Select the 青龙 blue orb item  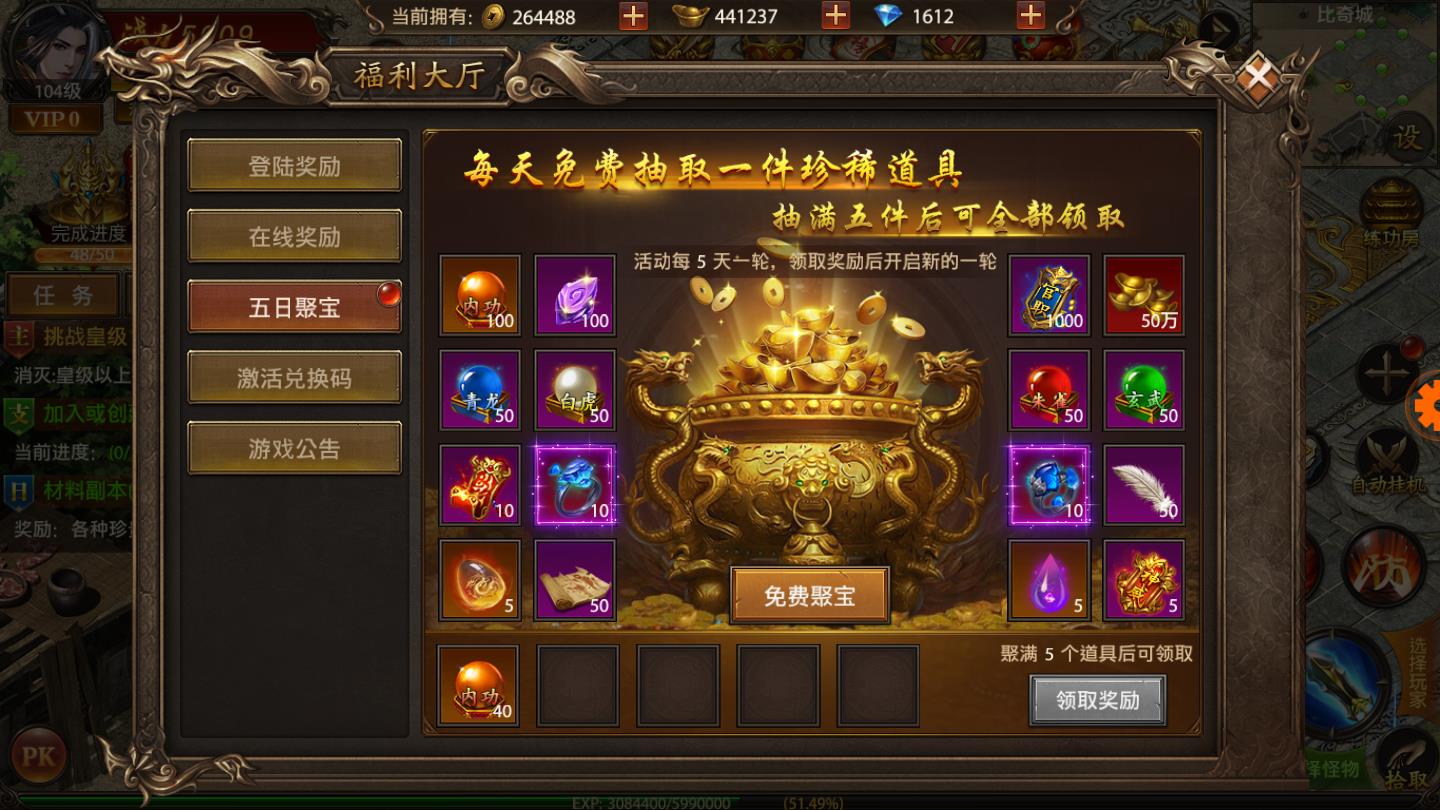(x=479, y=390)
